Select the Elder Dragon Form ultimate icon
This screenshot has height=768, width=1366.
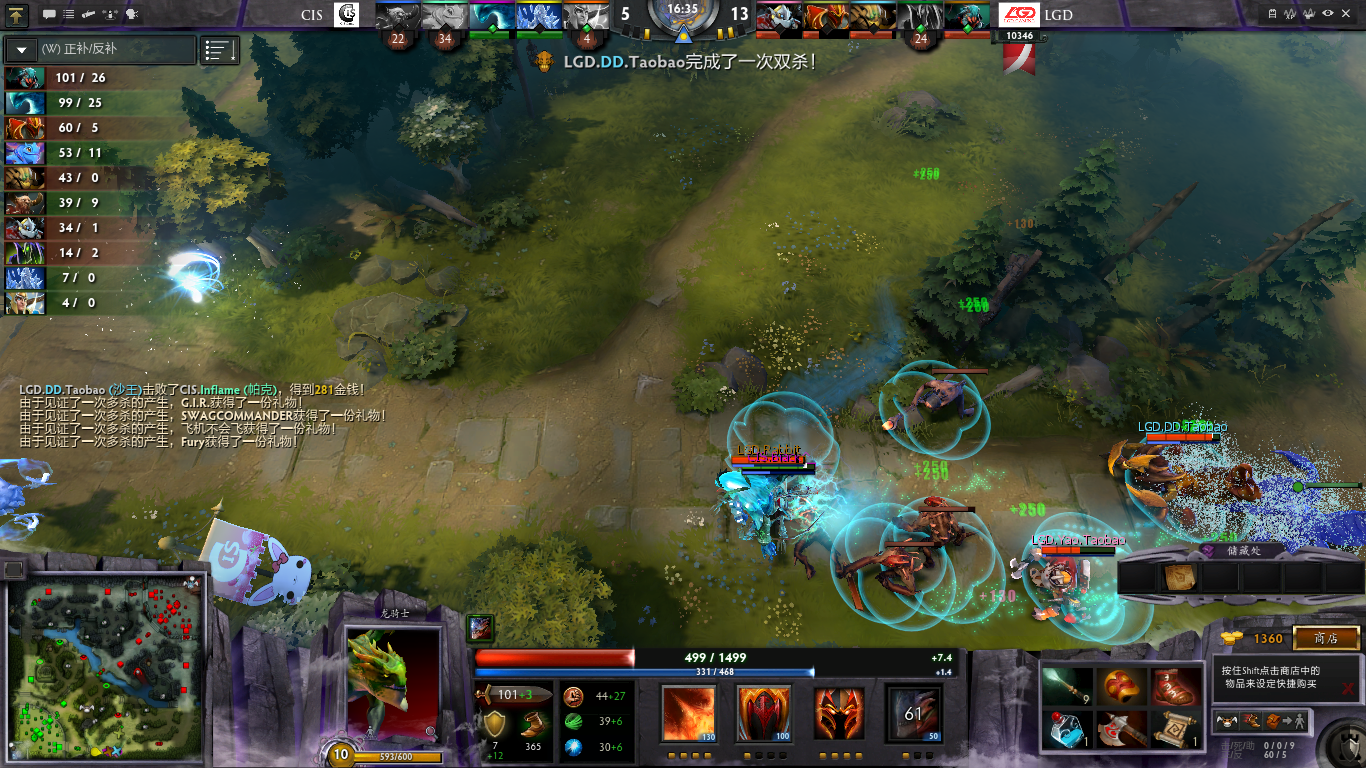914,714
